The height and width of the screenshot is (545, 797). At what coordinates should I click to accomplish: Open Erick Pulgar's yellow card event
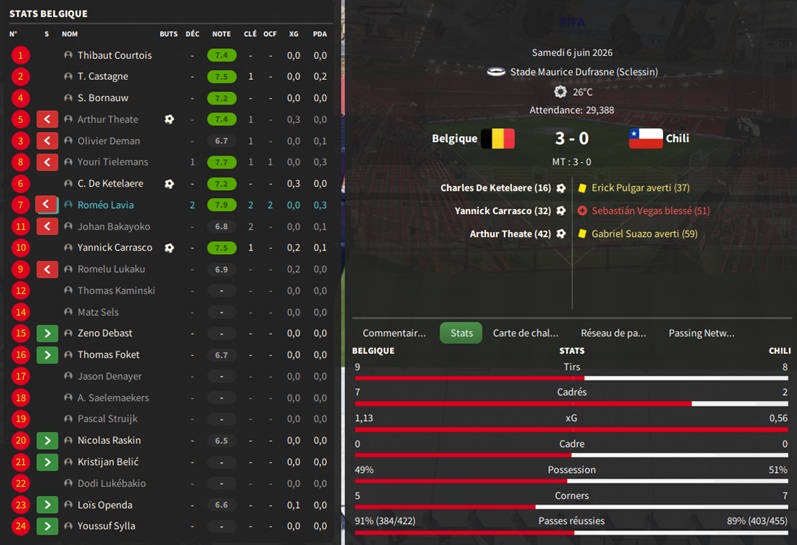(640, 188)
